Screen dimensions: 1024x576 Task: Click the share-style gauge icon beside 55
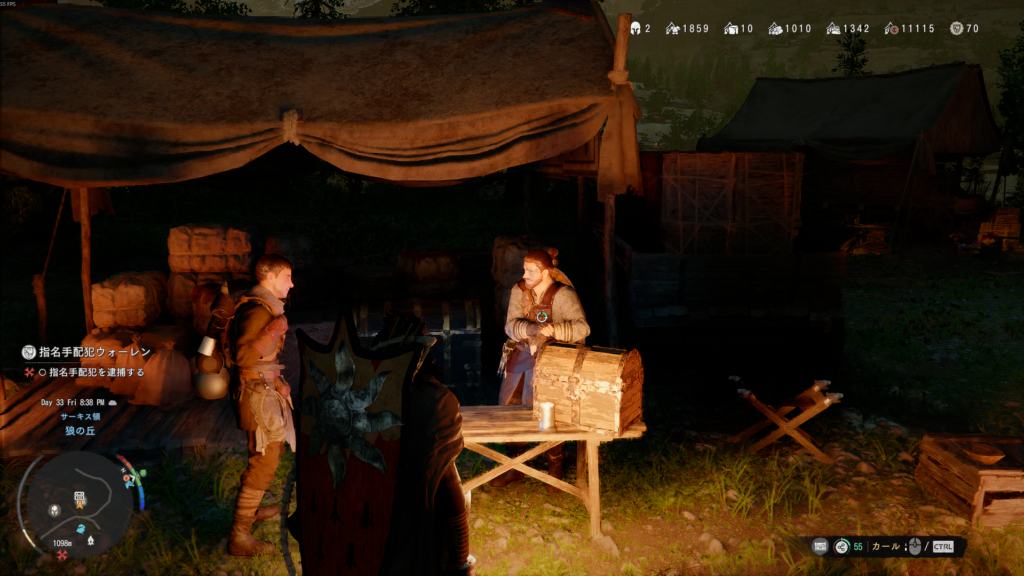(842, 546)
